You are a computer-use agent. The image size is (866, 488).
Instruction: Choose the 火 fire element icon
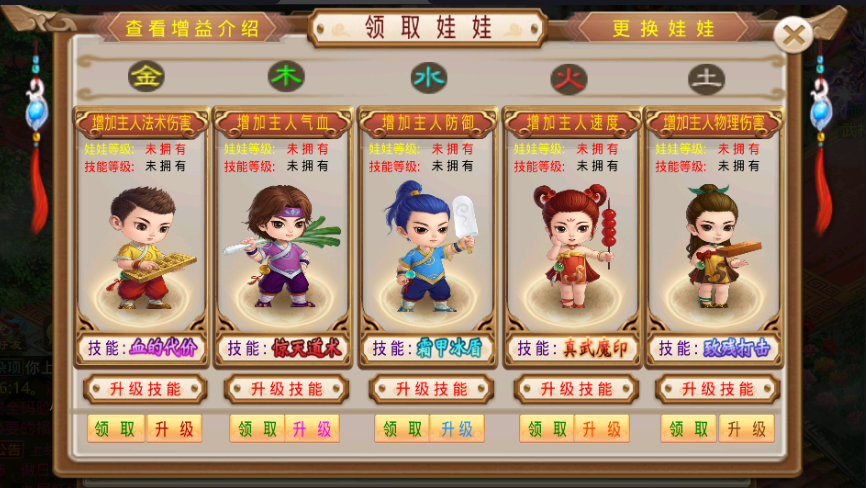tap(569, 77)
